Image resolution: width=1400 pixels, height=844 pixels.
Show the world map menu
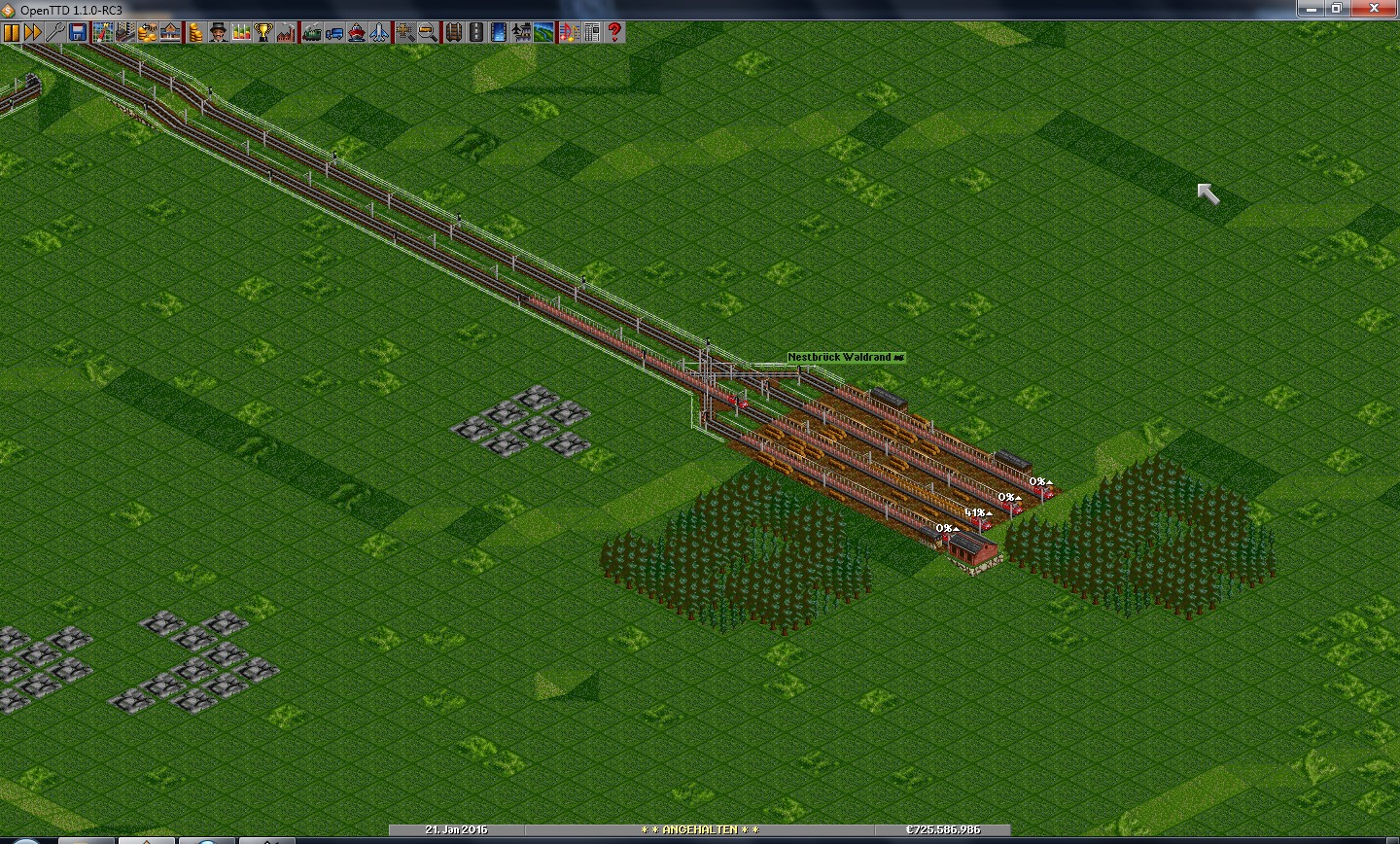[102, 32]
